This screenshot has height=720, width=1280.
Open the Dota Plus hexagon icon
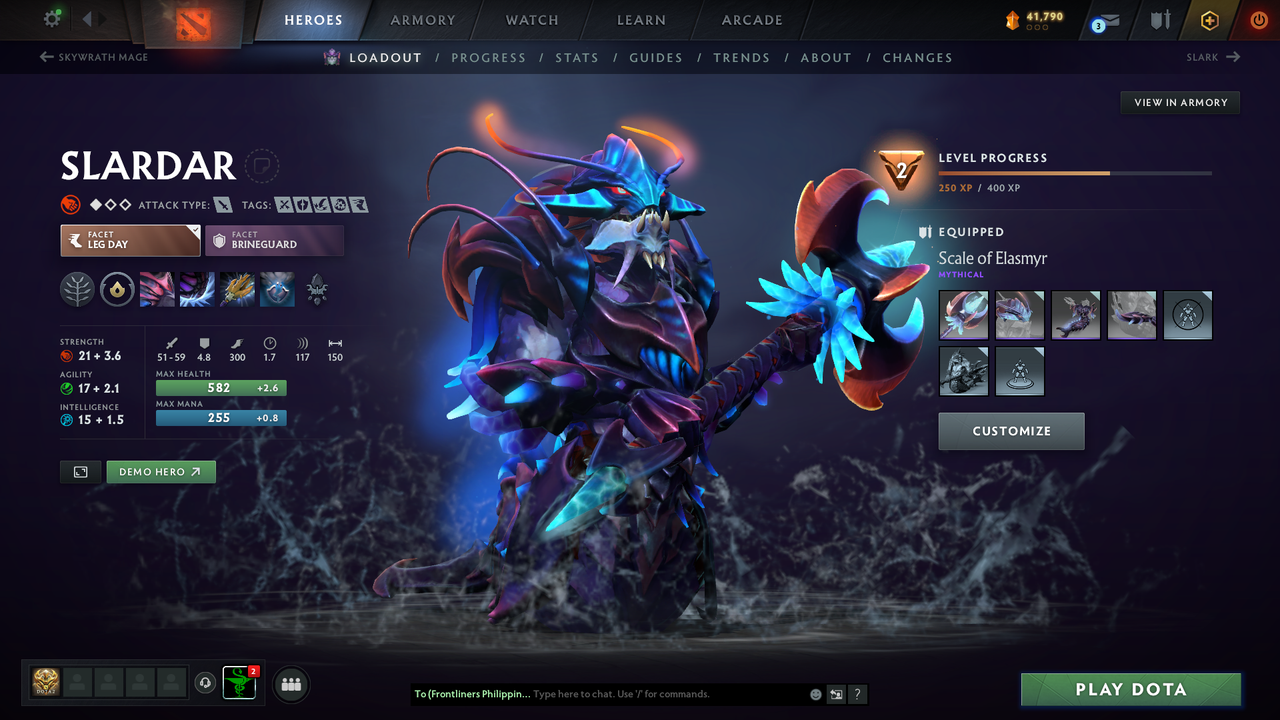(x=1209, y=19)
